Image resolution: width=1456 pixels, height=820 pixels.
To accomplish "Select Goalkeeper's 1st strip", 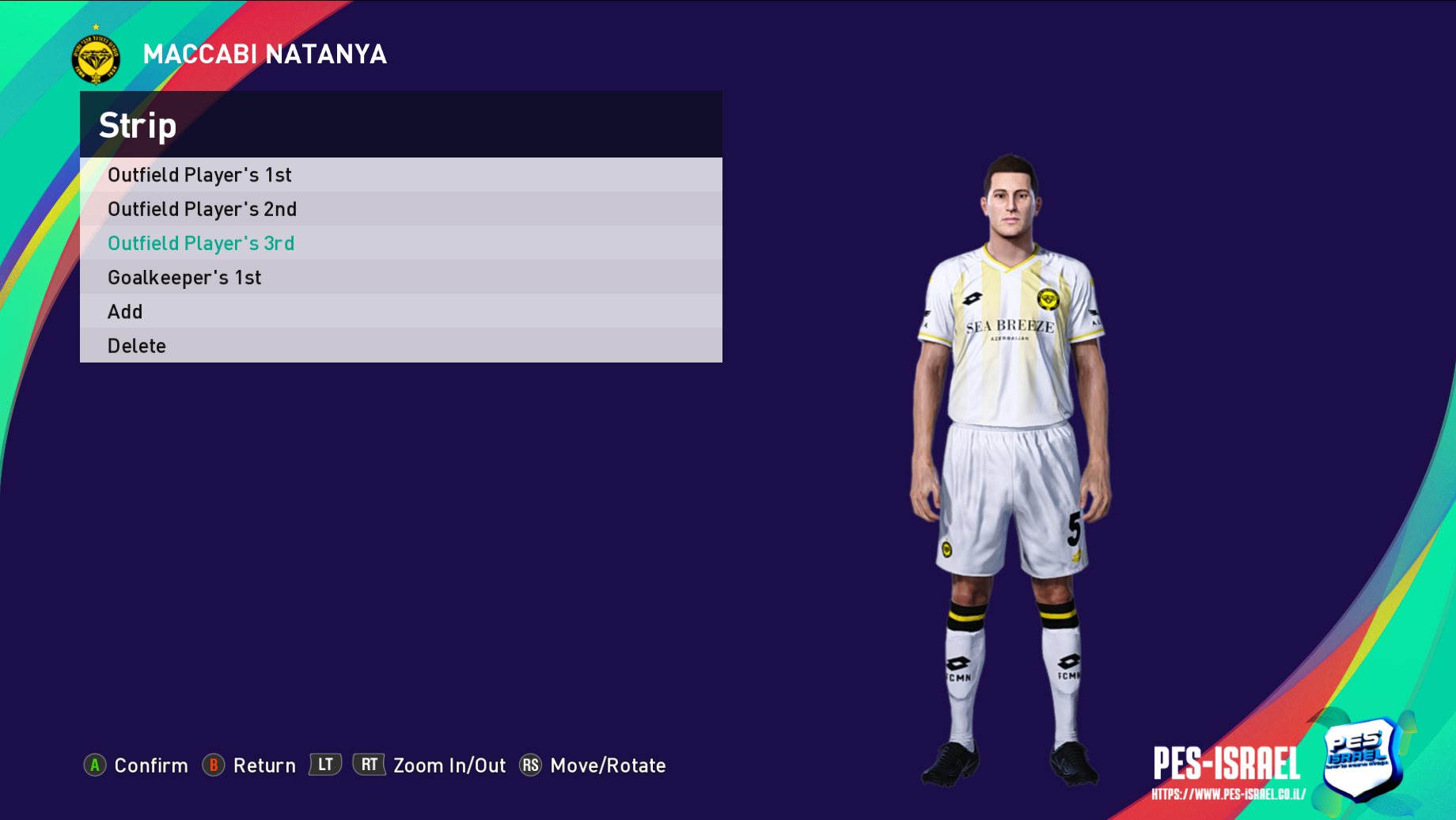I will click(184, 278).
